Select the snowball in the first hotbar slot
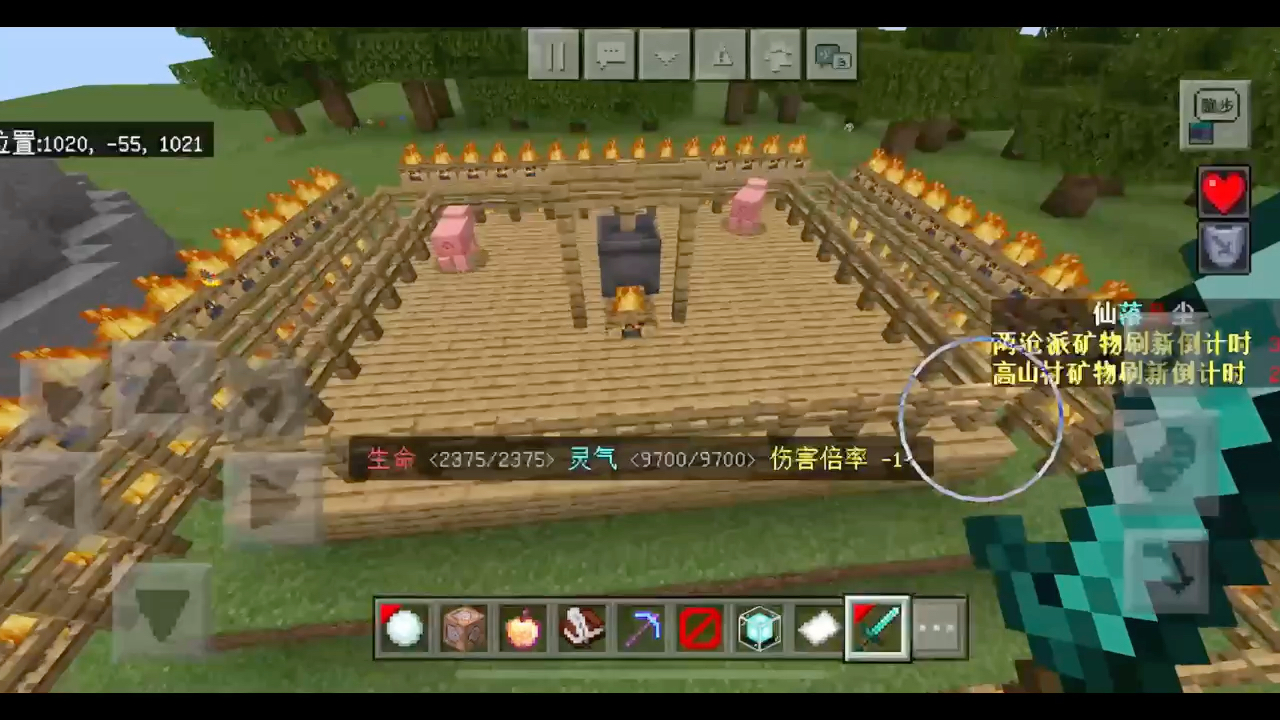 [402, 627]
